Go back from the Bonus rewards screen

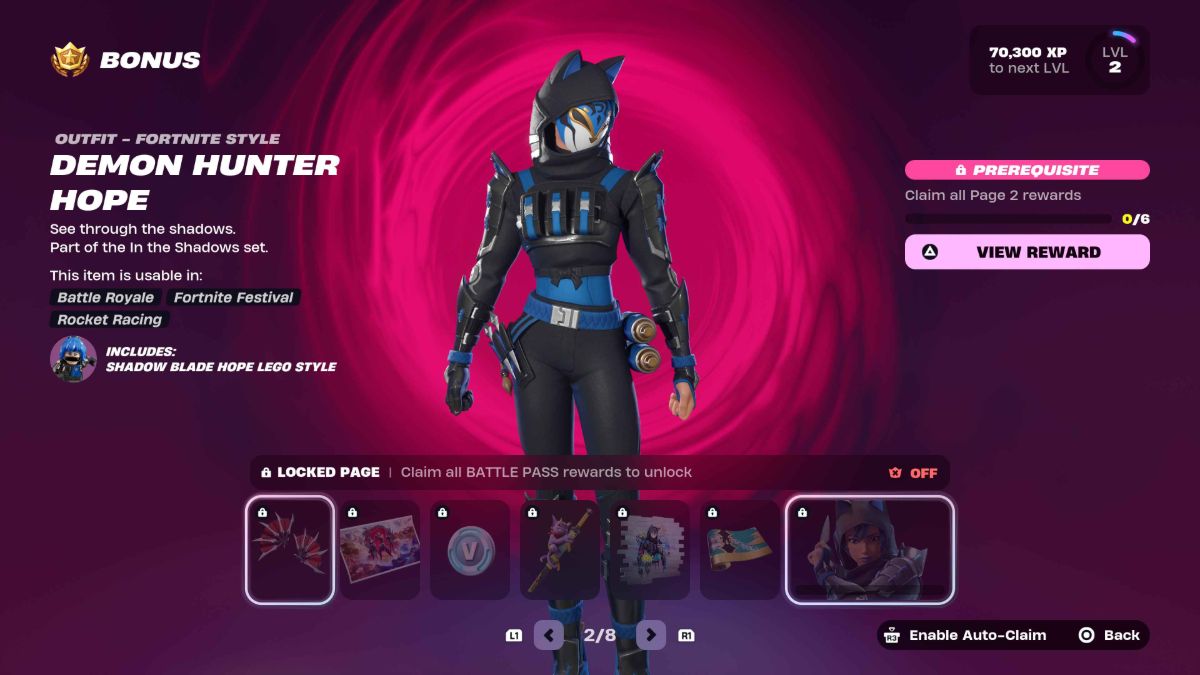click(x=1109, y=635)
